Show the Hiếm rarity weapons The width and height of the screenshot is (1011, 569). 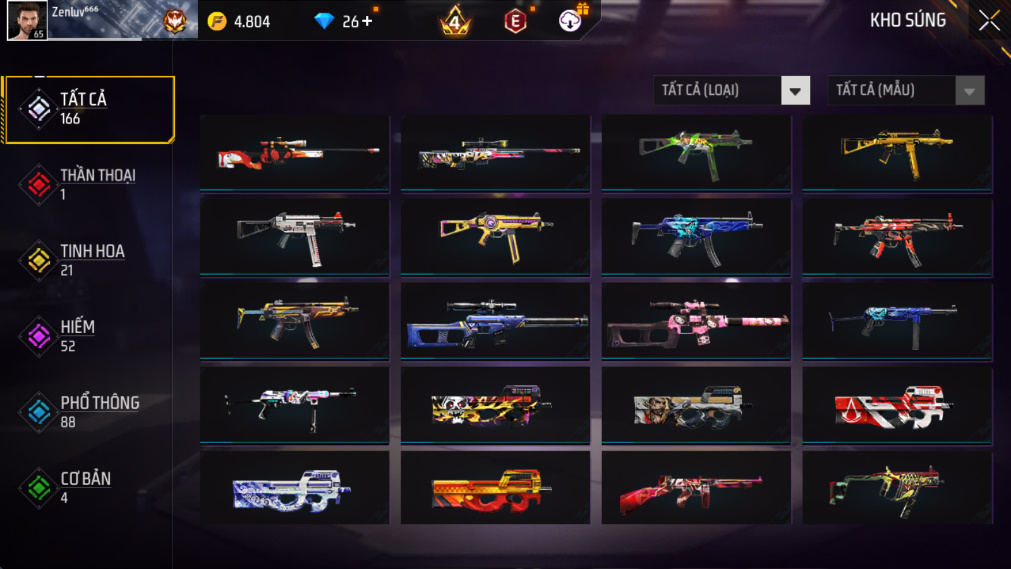pyautogui.click(x=90, y=336)
